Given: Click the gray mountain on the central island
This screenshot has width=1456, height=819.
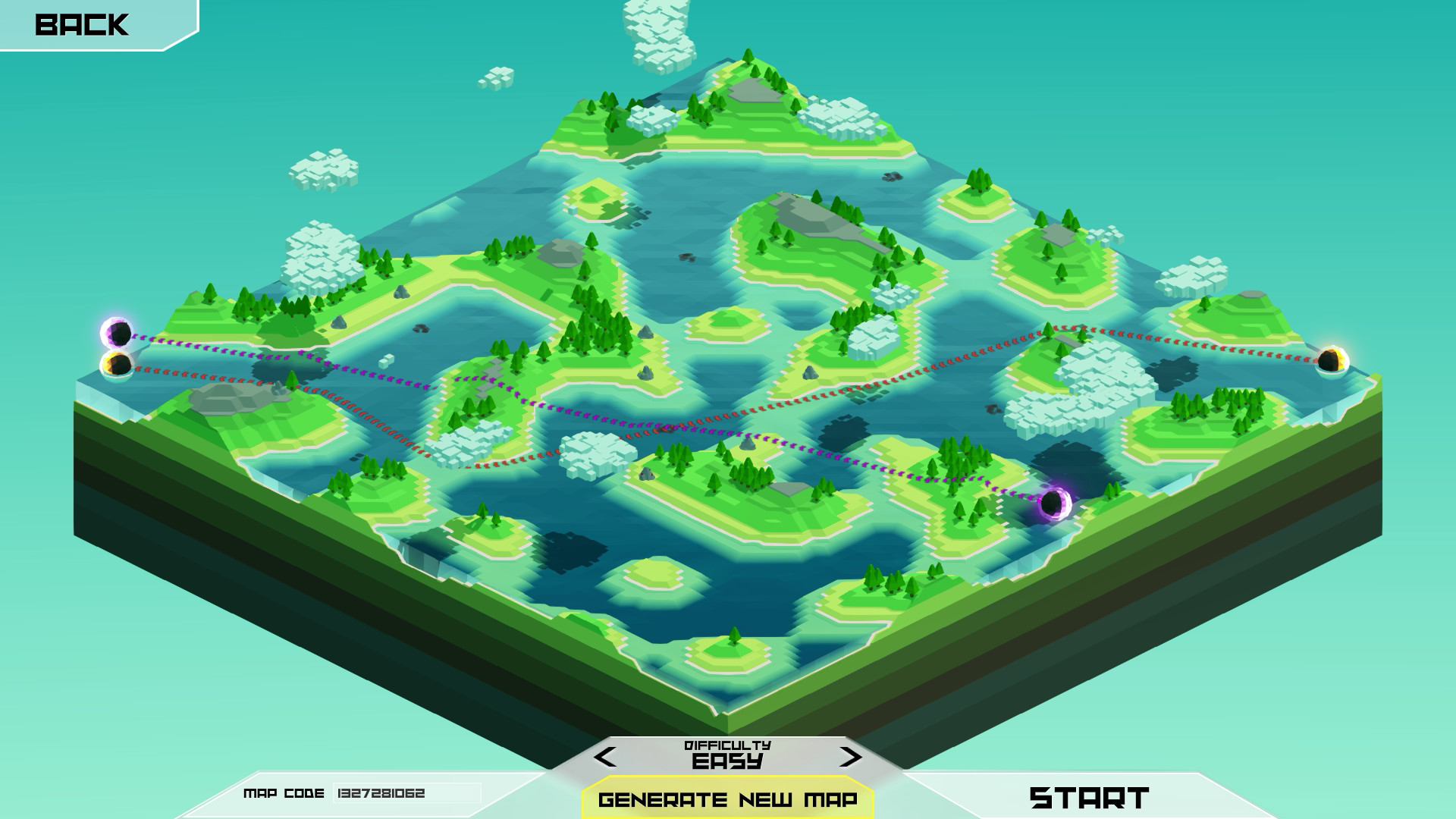Looking at the screenshot, I should tap(815, 220).
